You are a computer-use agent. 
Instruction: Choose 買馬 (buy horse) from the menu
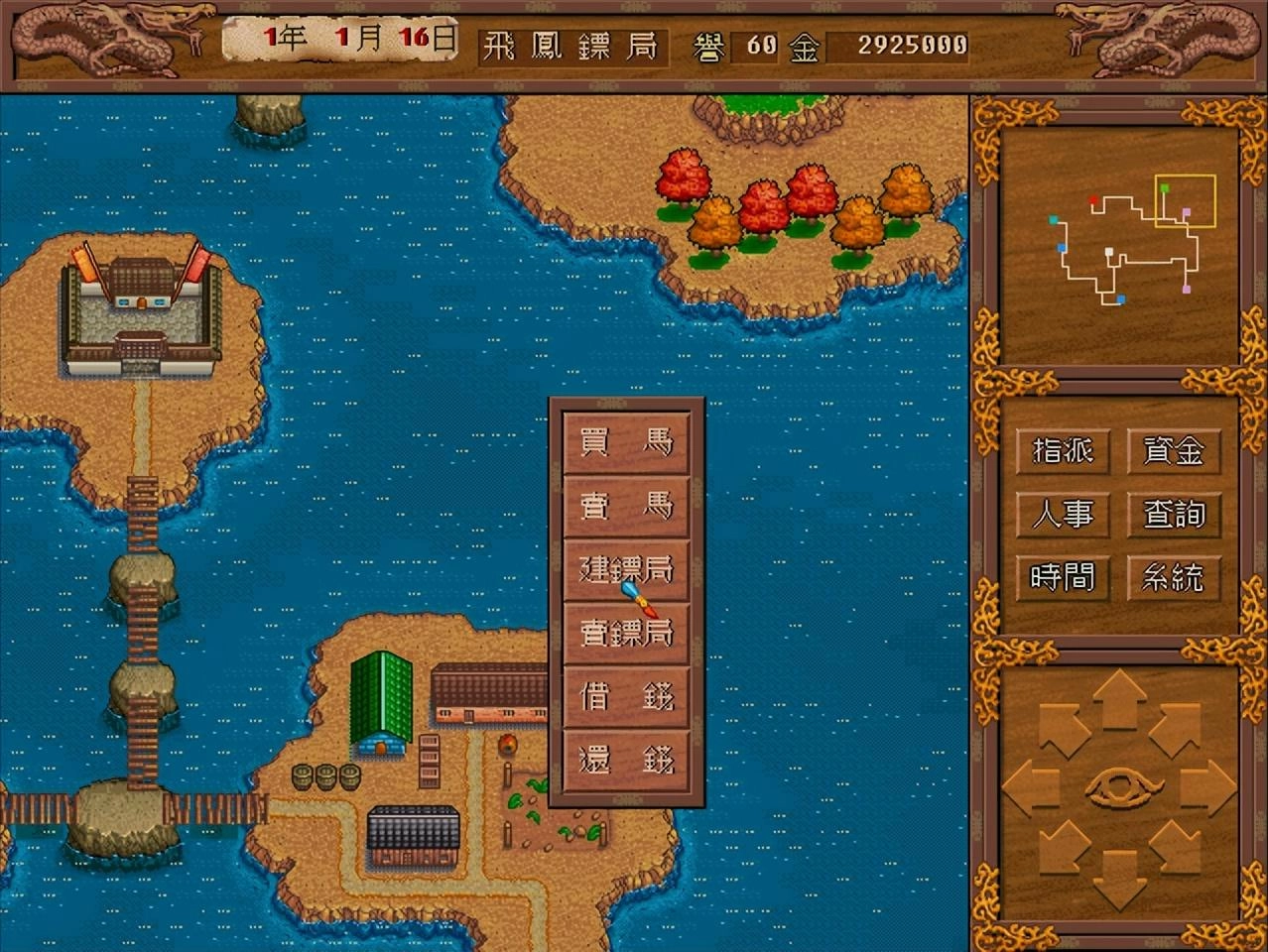[x=626, y=443]
